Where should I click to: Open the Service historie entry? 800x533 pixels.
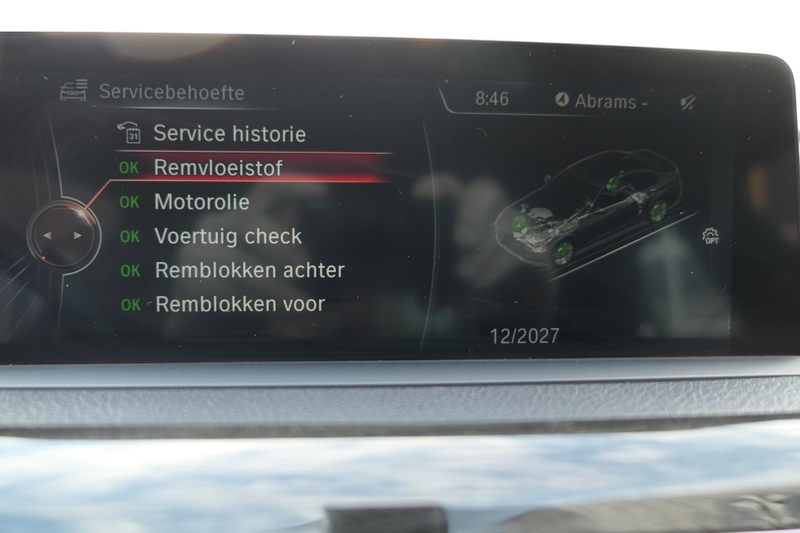click(x=229, y=133)
